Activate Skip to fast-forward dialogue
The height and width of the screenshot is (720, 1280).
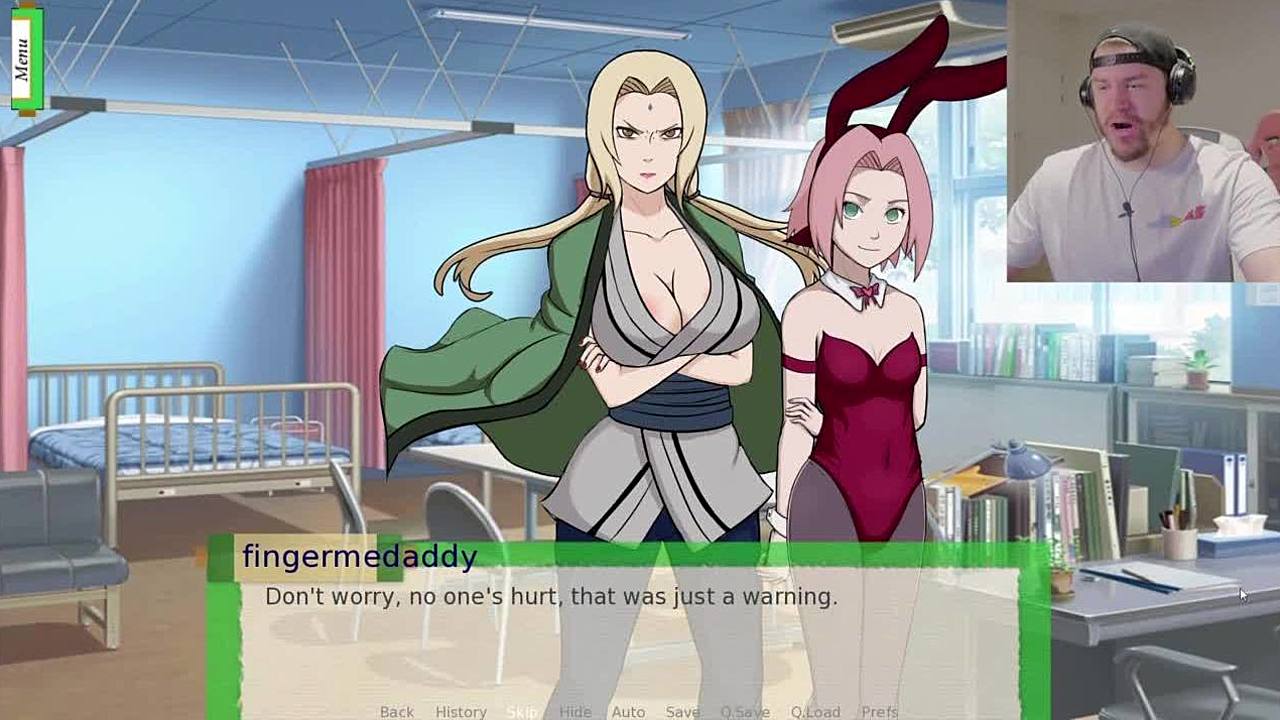(521, 711)
